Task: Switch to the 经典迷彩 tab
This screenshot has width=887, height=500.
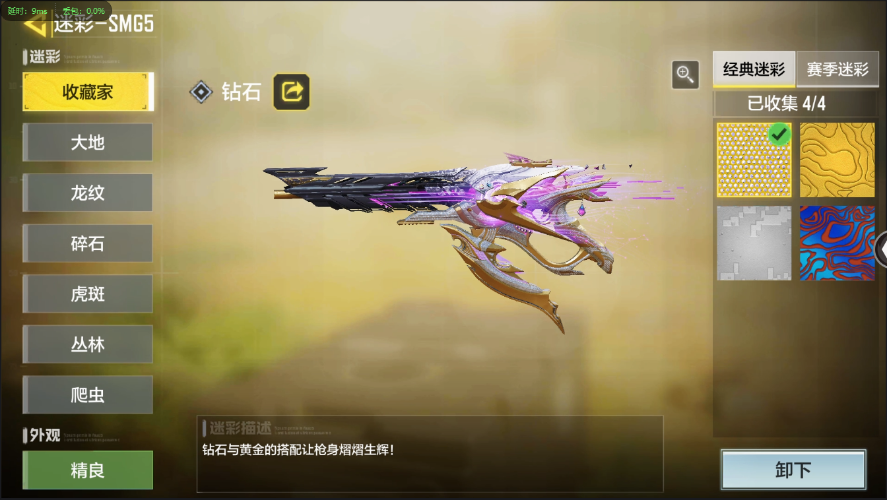Action: pos(754,70)
